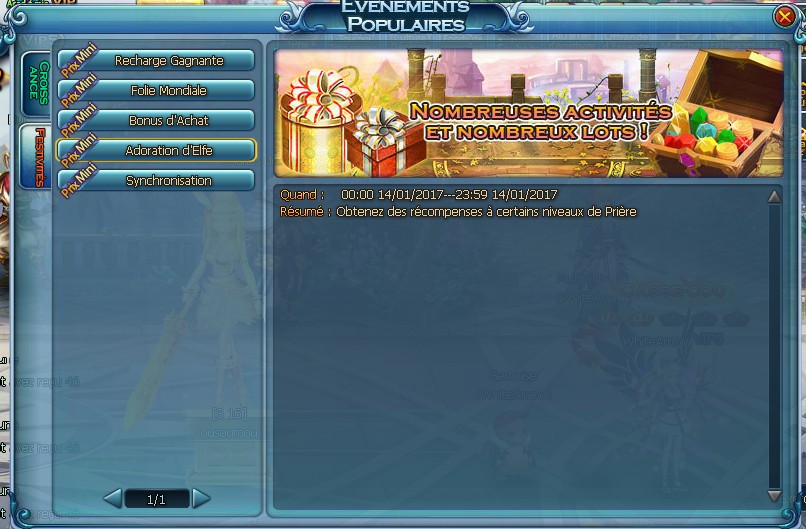806x529 pixels.
Task: Go to the next event list page
Action: click(x=201, y=498)
